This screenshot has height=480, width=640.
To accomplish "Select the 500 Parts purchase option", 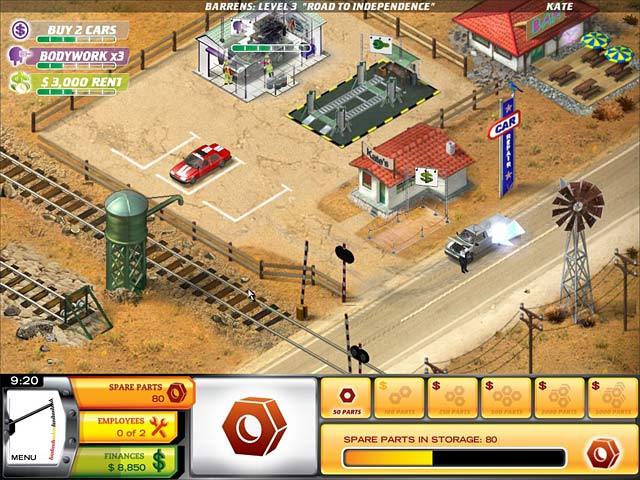I will tap(505, 398).
